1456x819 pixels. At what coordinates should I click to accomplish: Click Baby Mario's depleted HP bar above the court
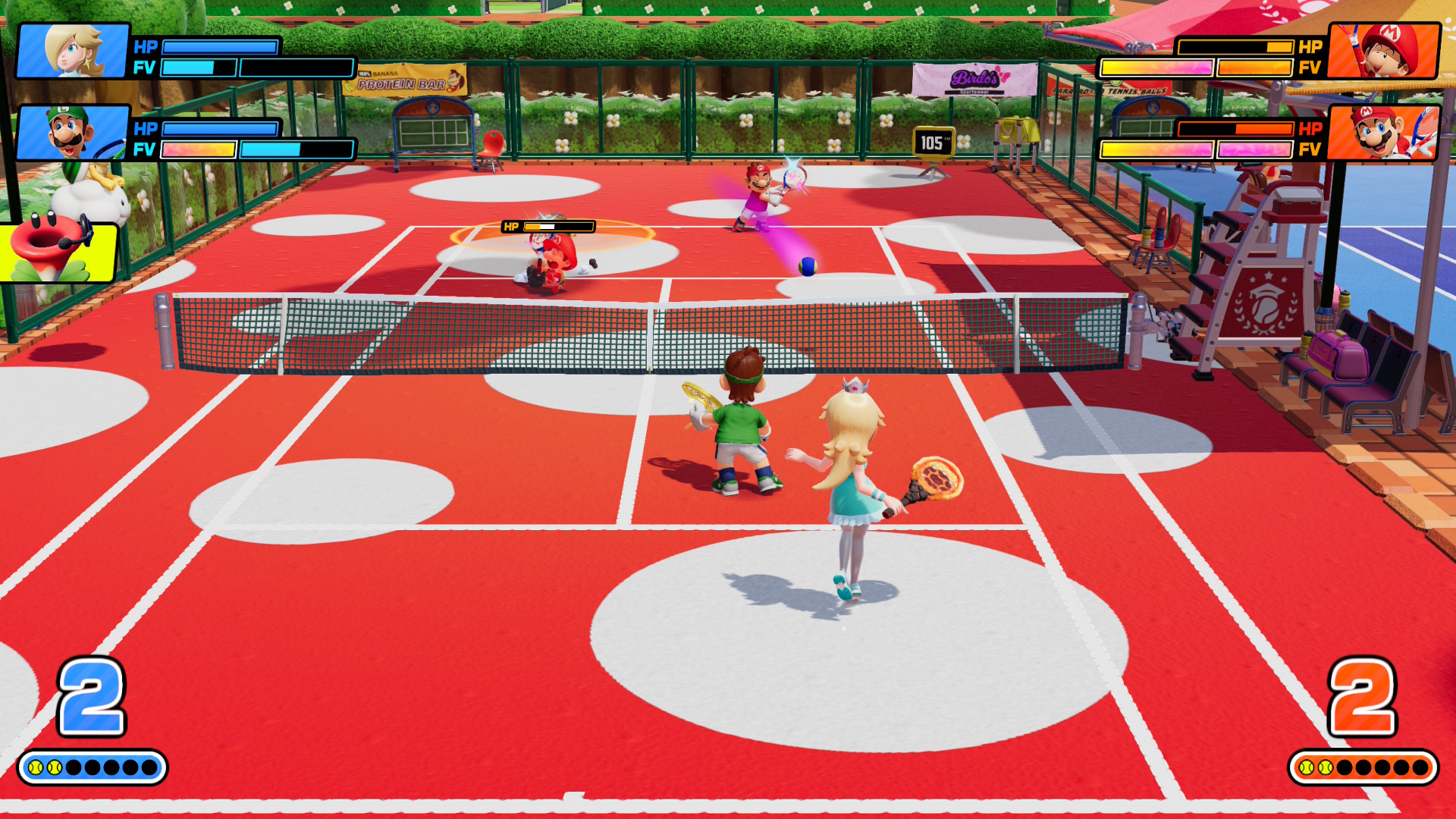pyautogui.click(x=546, y=225)
